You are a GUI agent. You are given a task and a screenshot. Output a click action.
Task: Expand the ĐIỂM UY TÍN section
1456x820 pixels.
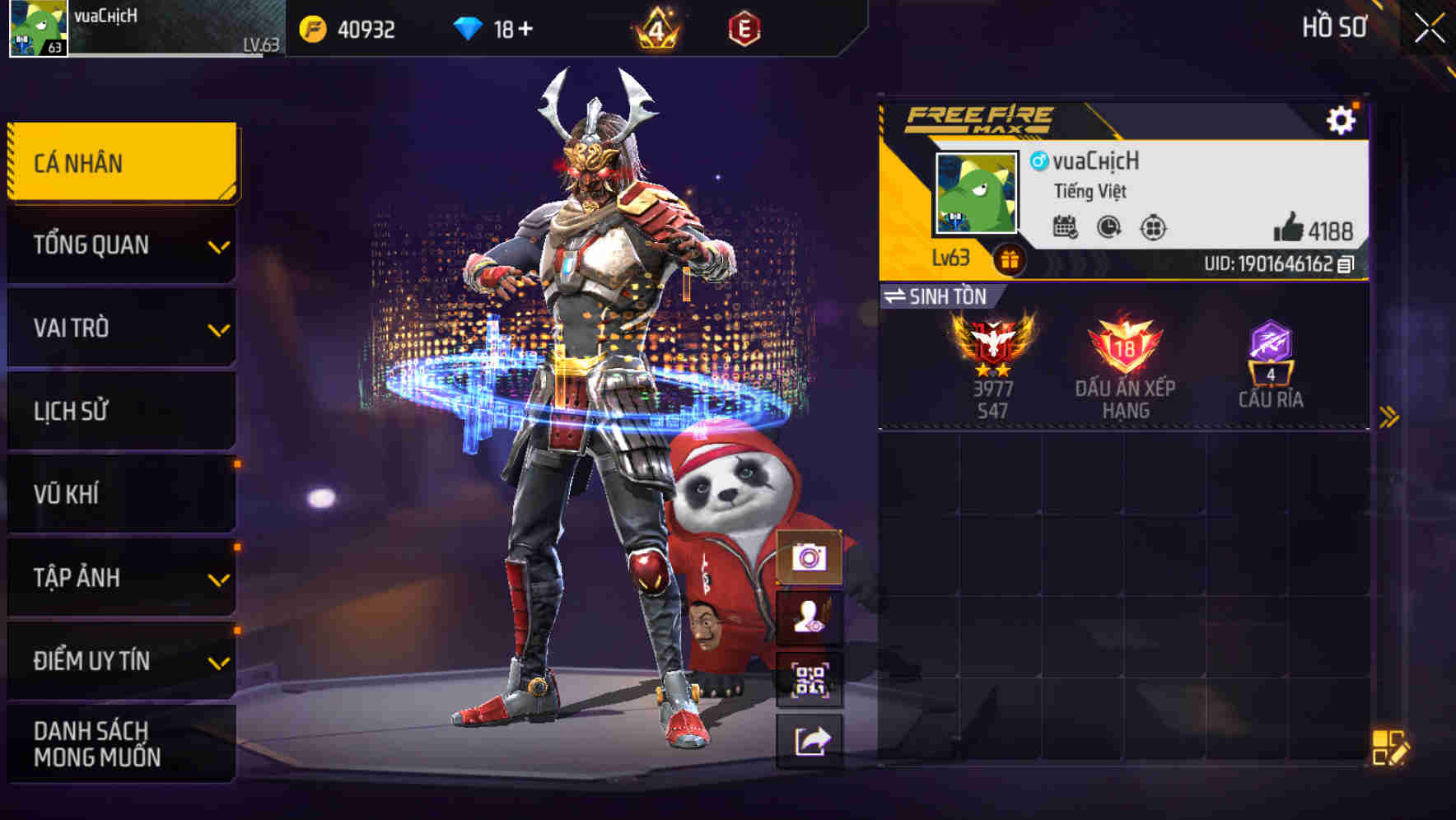(x=120, y=659)
